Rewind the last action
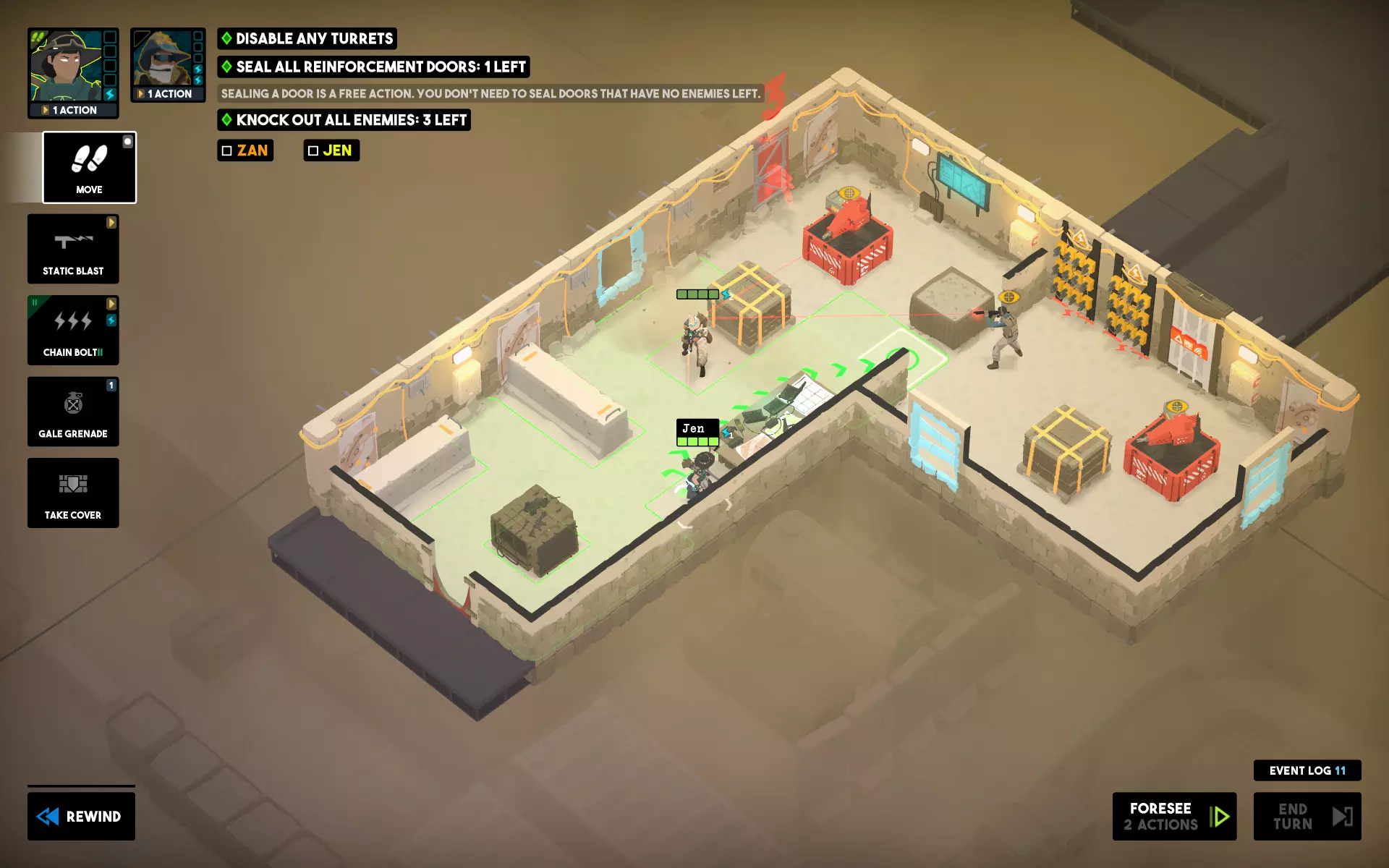This screenshot has width=1389, height=868. 81,816
